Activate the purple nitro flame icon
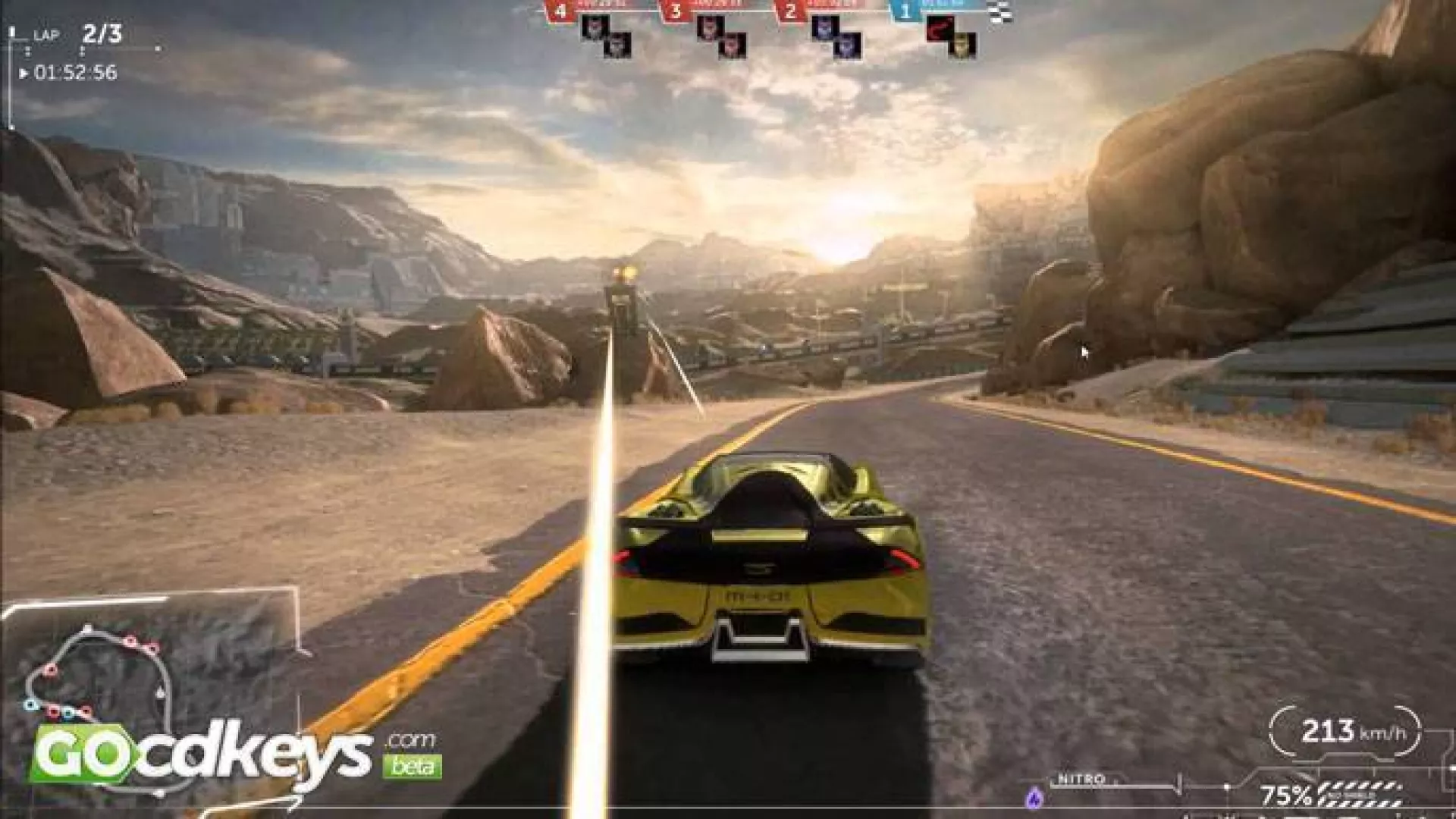1456x819 pixels. (1034, 797)
